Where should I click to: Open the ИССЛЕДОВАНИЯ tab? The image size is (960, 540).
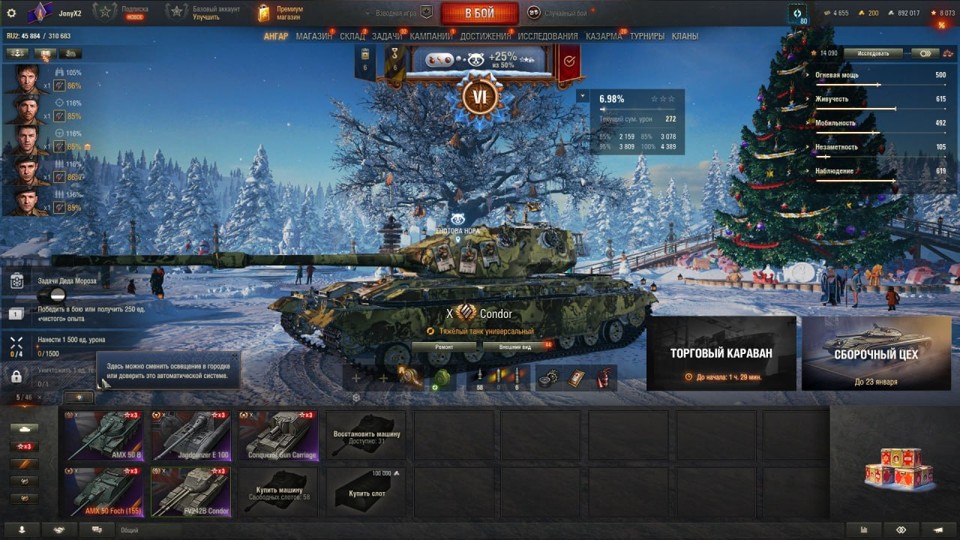point(547,36)
